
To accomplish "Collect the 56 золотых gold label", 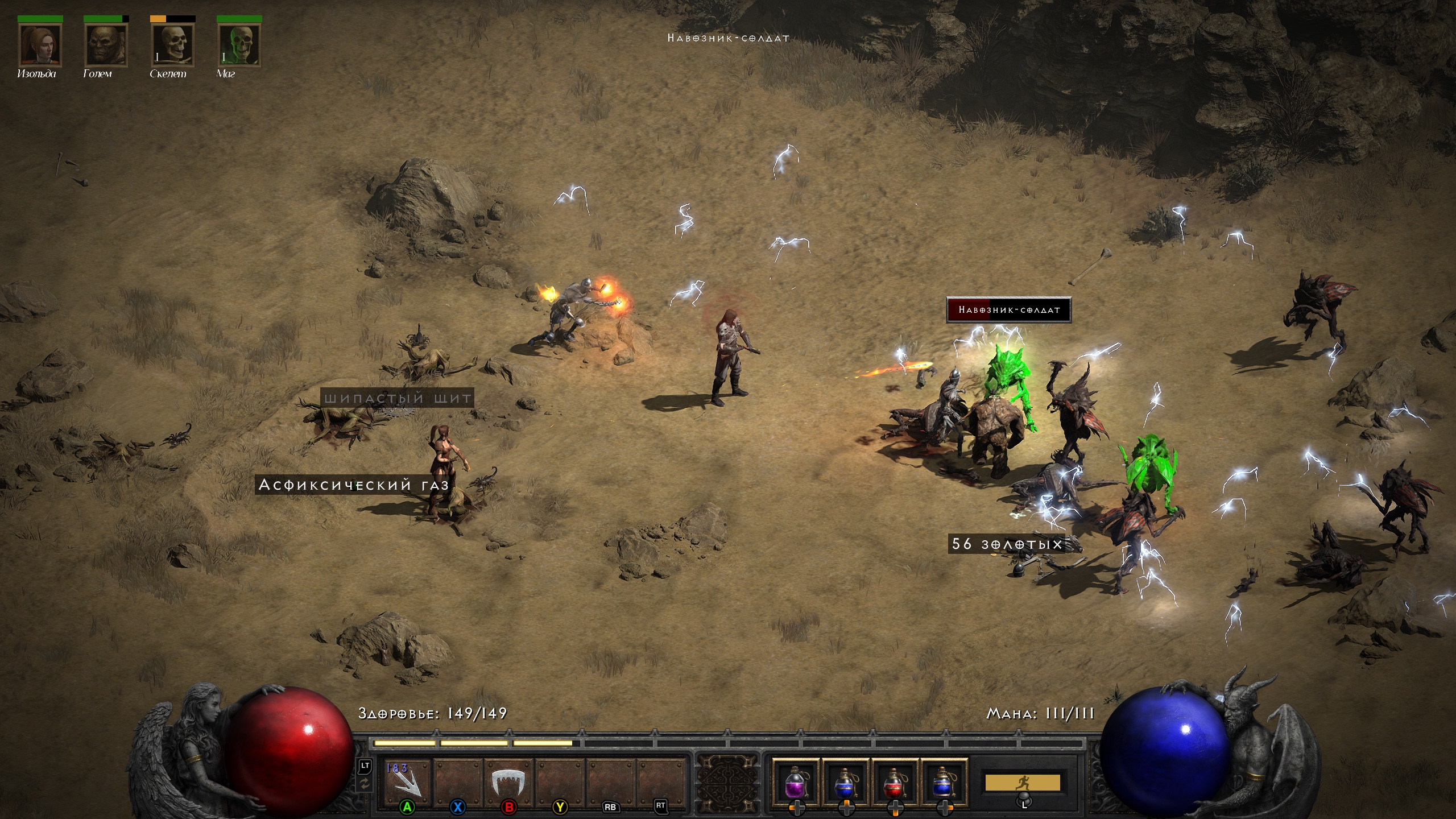I will tap(1007, 544).
